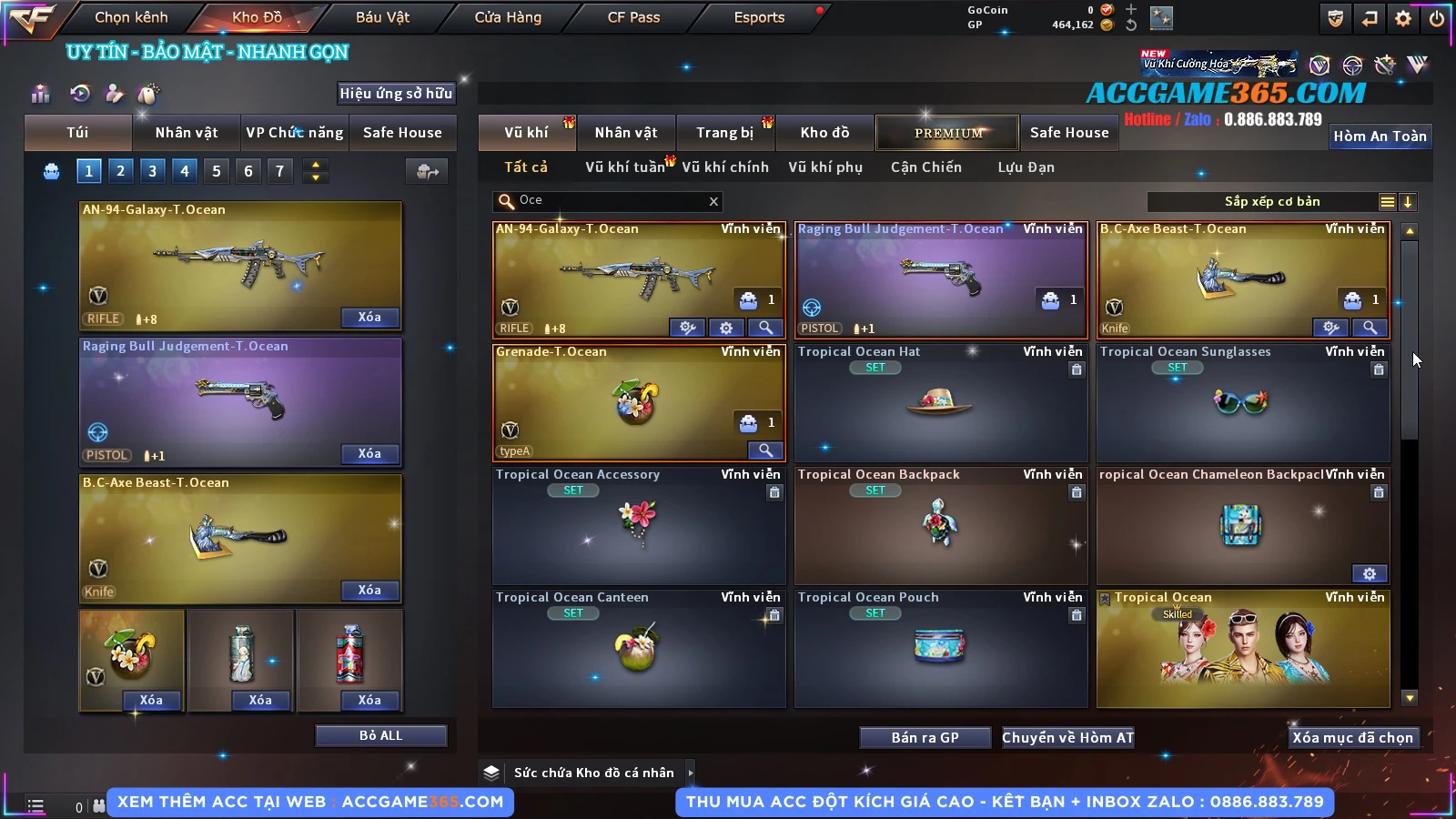The height and width of the screenshot is (819, 1456).
Task: Open the Esports menu entry
Action: (759, 17)
